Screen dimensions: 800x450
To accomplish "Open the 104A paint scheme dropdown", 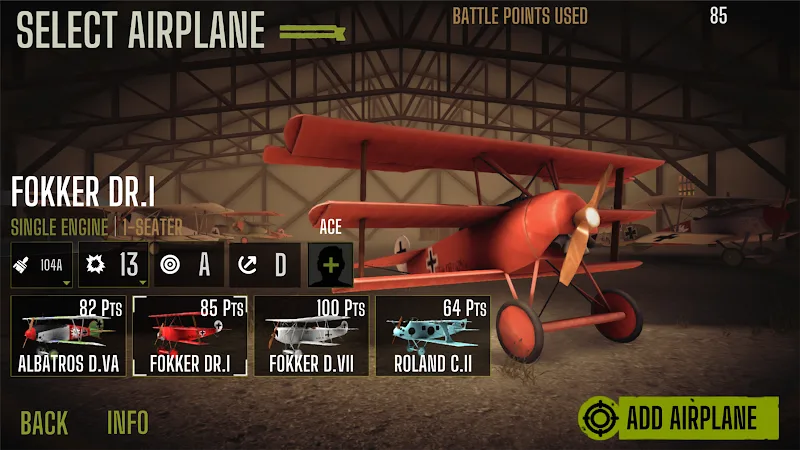I will pos(42,265).
